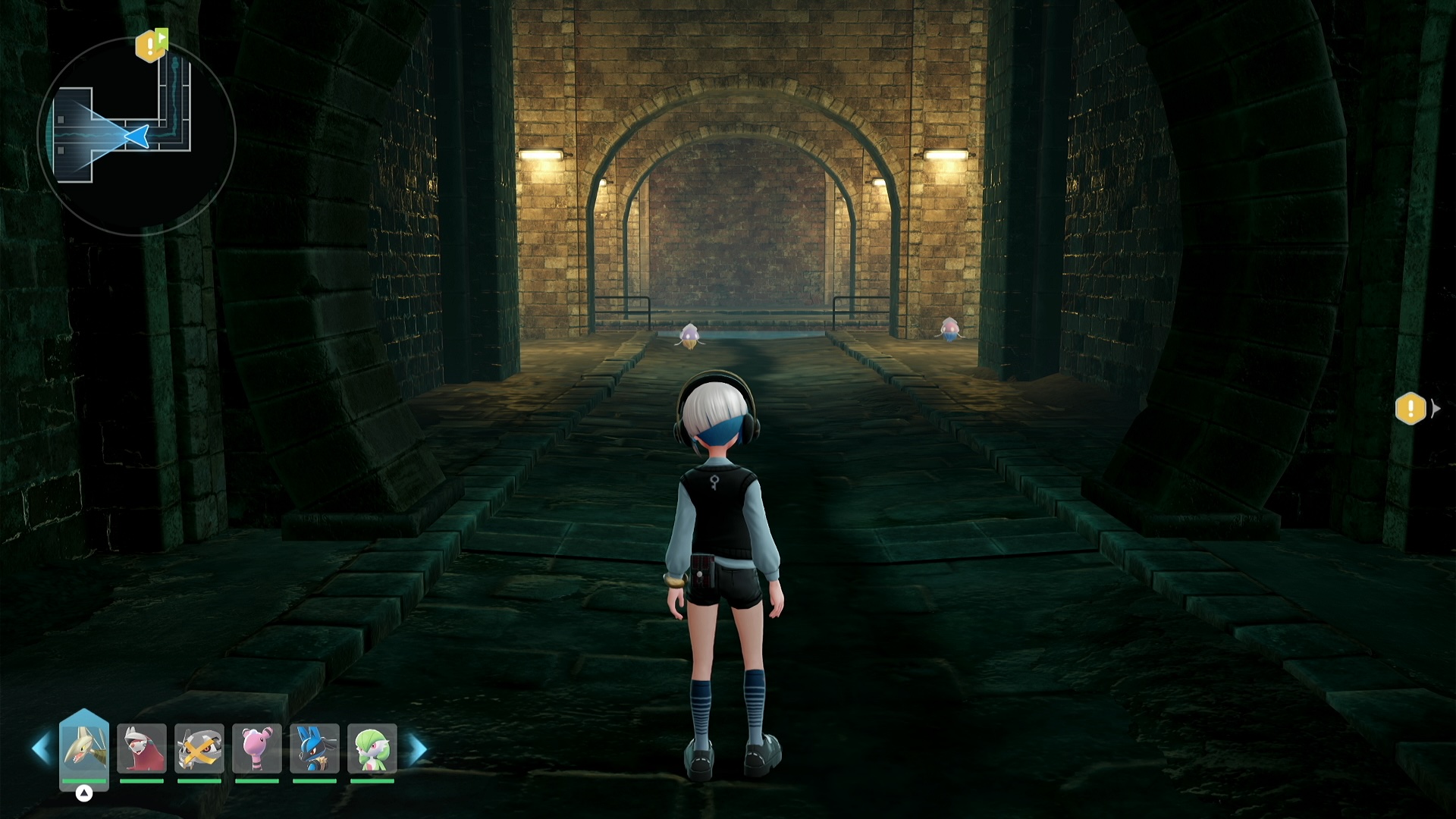This screenshot has width=1456, height=819.
Task: Select Skarmory in the party bar
Action: (x=83, y=749)
